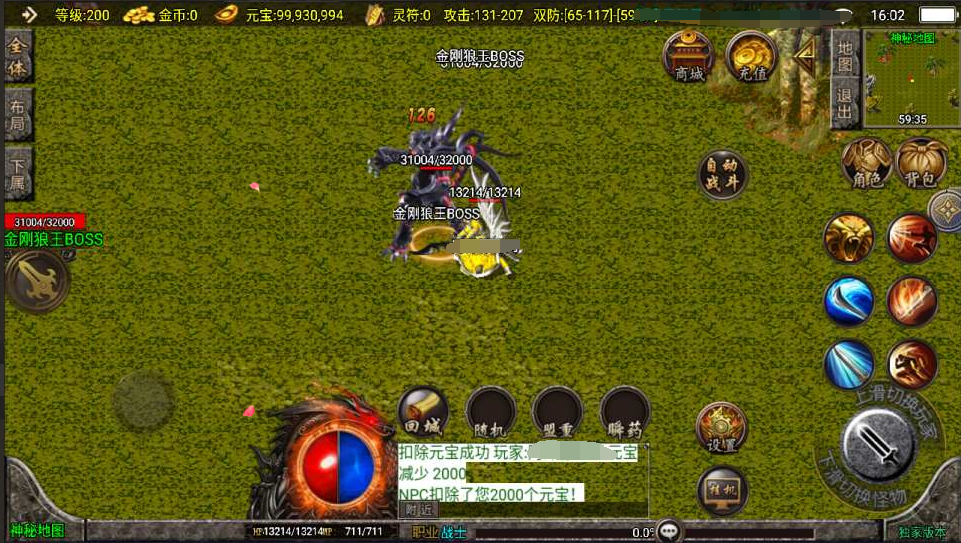961x543 pixels.
Task: Select the 布局 layout tab
Action: [x=18, y=117]
